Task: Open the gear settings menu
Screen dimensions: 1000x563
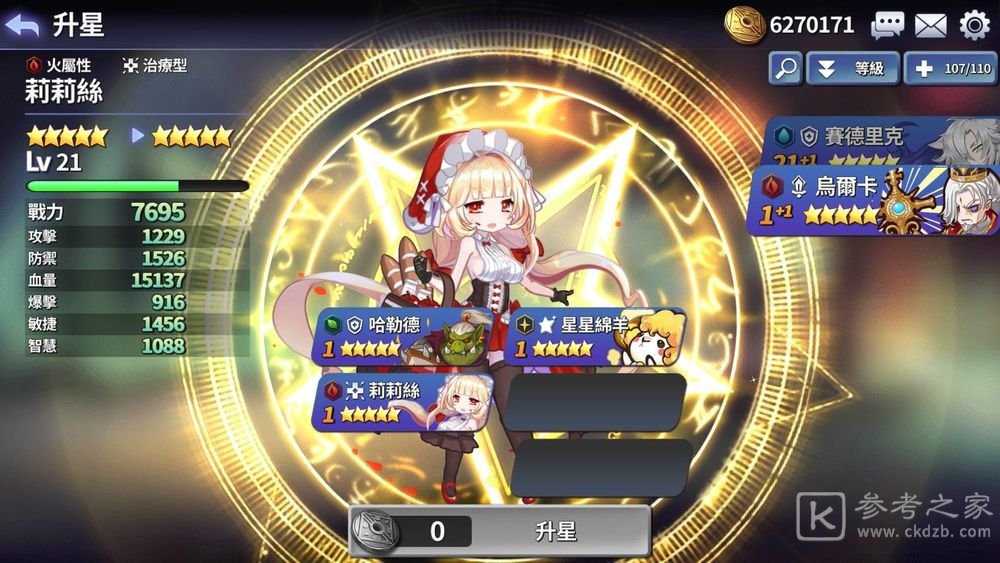Action: coord(974,25)
